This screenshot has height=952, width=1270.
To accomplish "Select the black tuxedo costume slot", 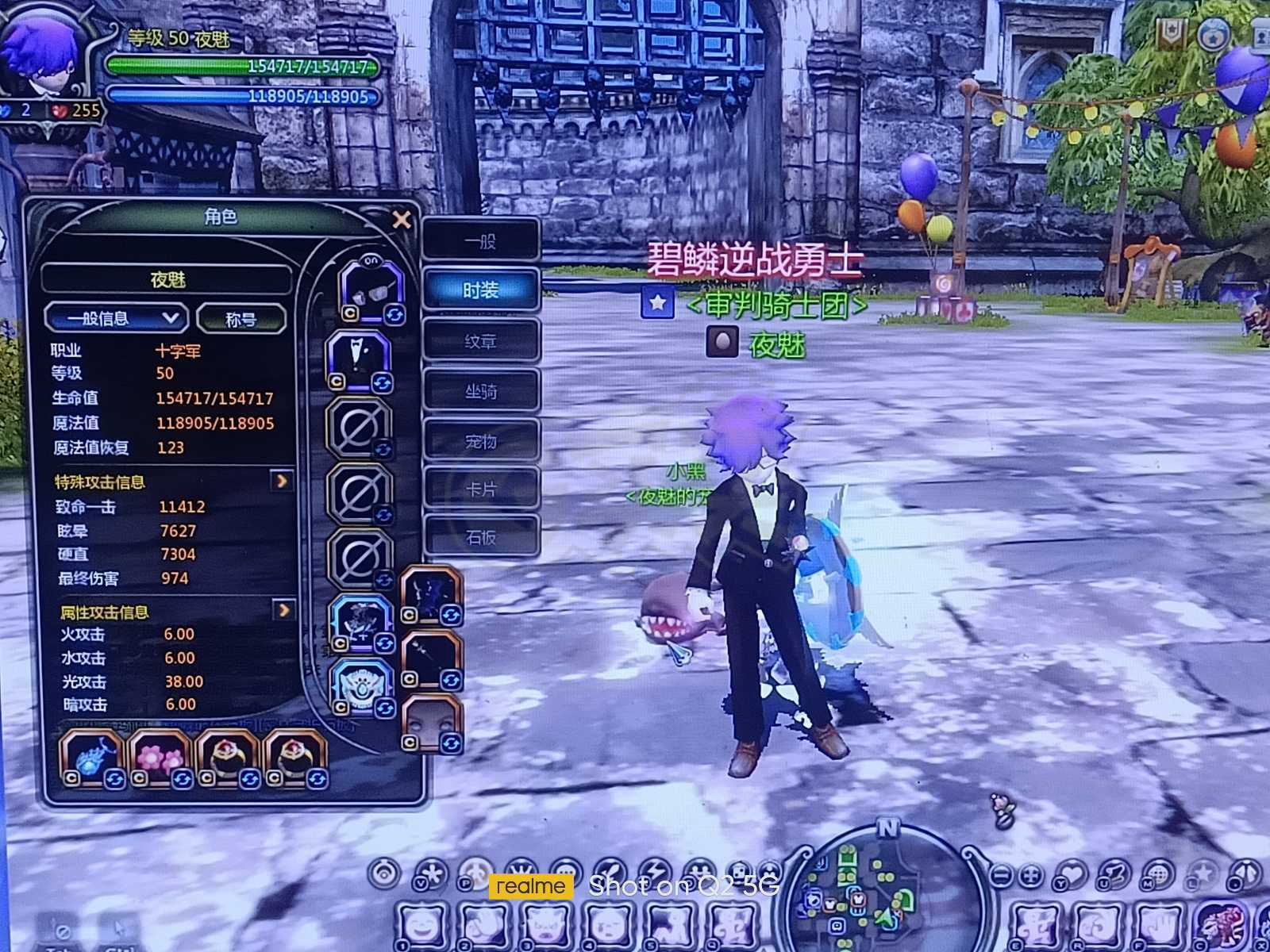I will (358, 360).
